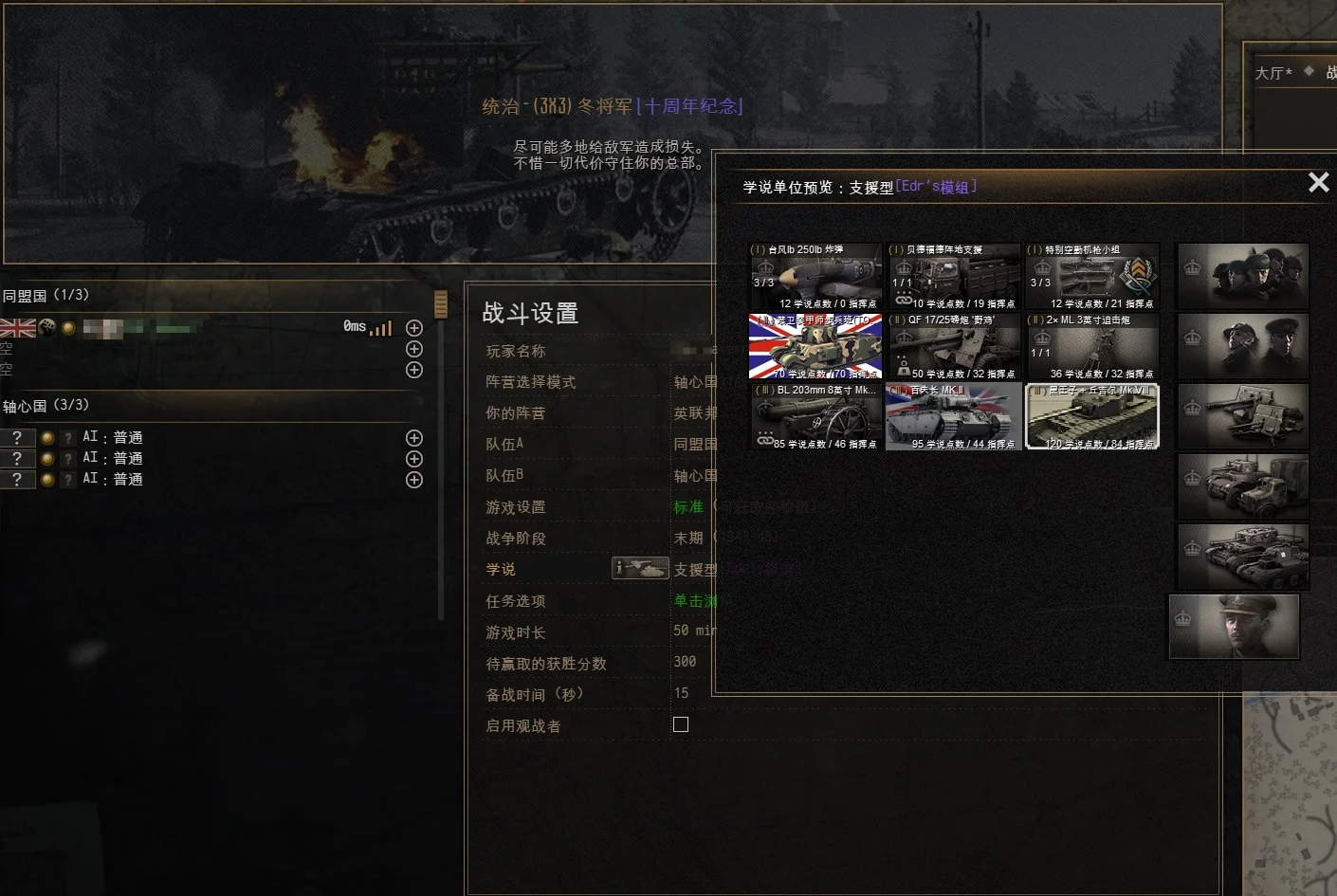The image size is (1337, 896).
Task: Select the 台风 250lb 炸弹 doctrine card
Action: (x=815, y=277)
